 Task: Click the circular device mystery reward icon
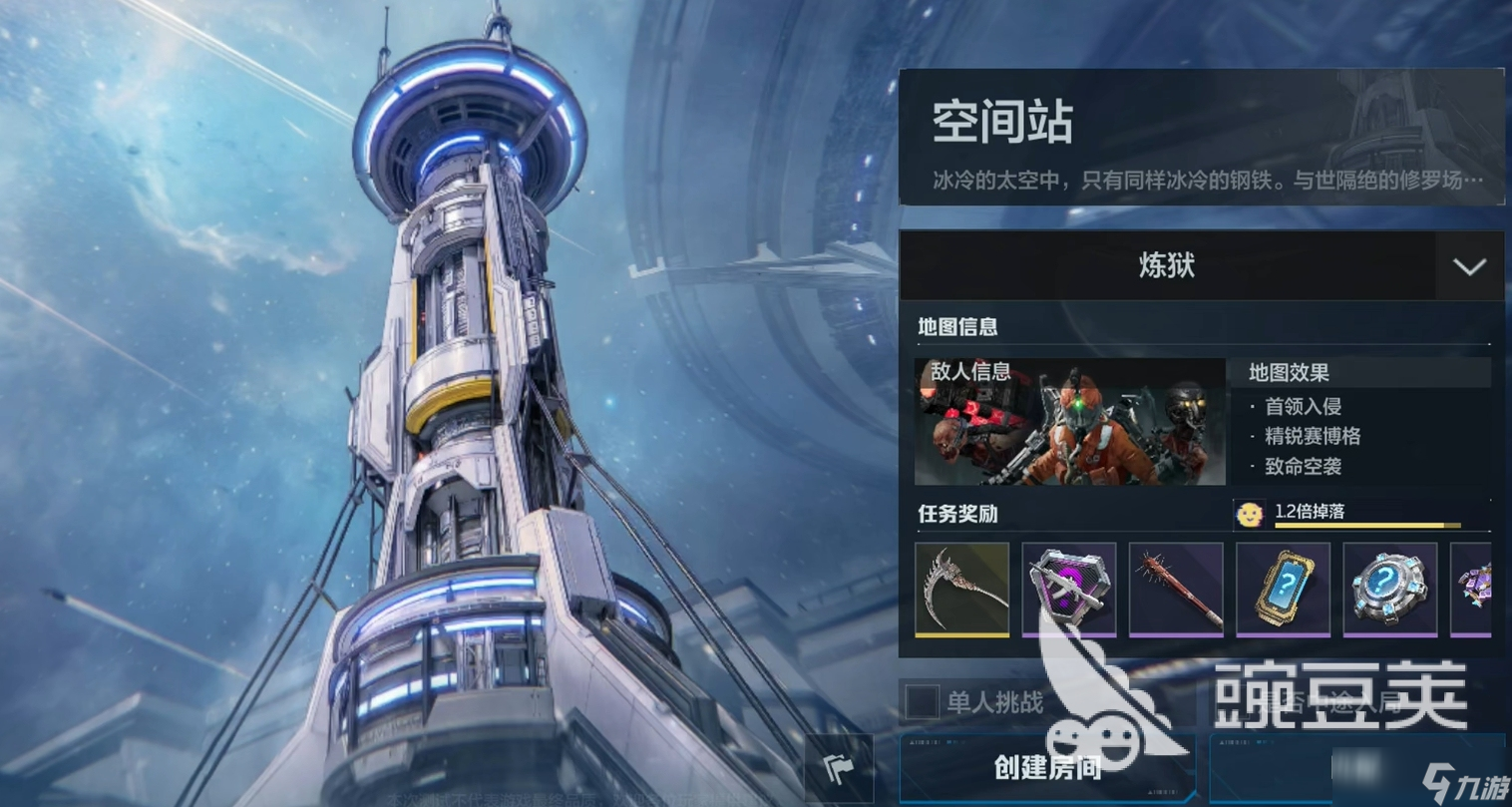point(1389,591)
